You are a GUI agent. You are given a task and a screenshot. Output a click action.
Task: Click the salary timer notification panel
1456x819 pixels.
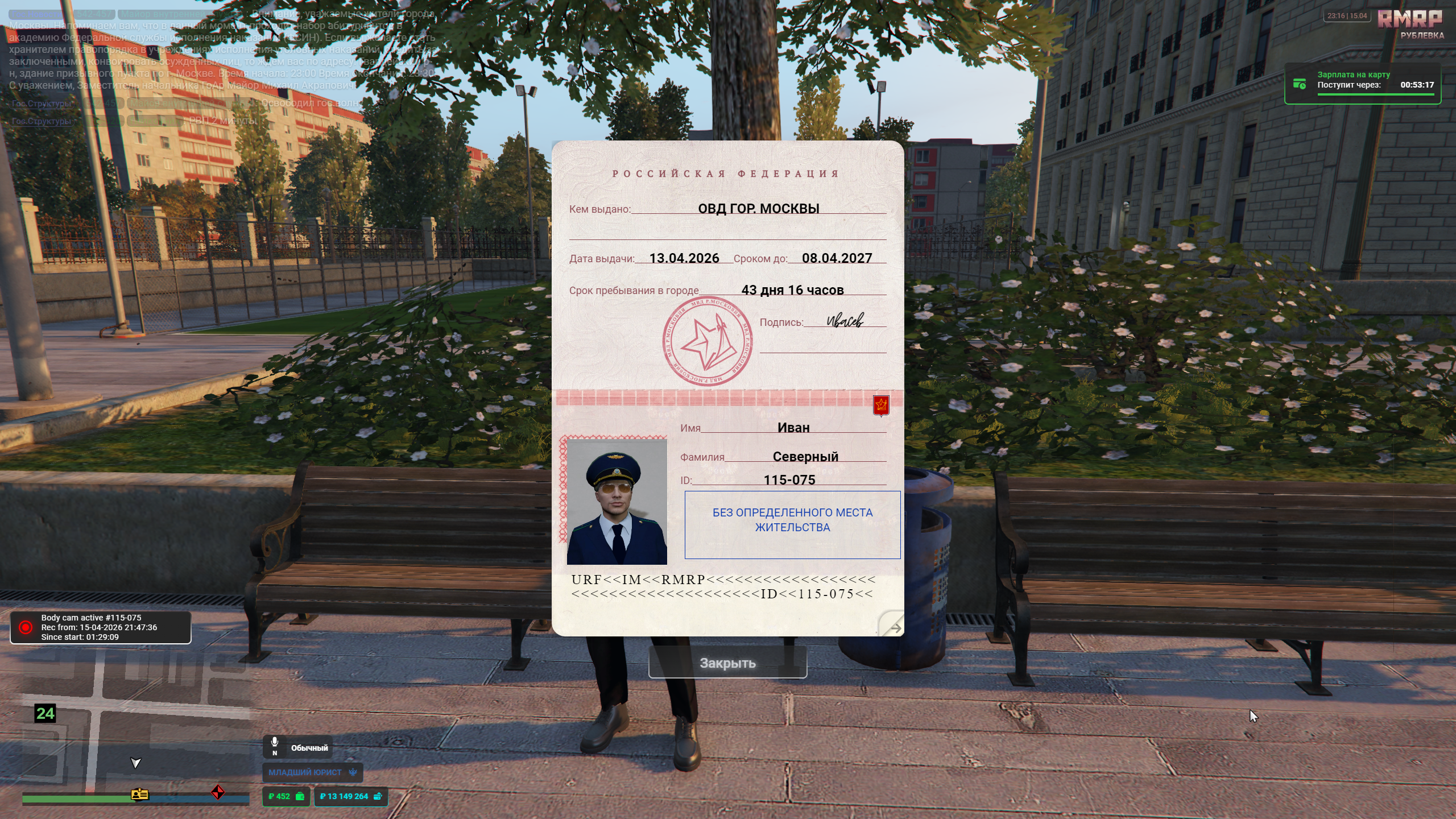click(x=1362, y=84)
